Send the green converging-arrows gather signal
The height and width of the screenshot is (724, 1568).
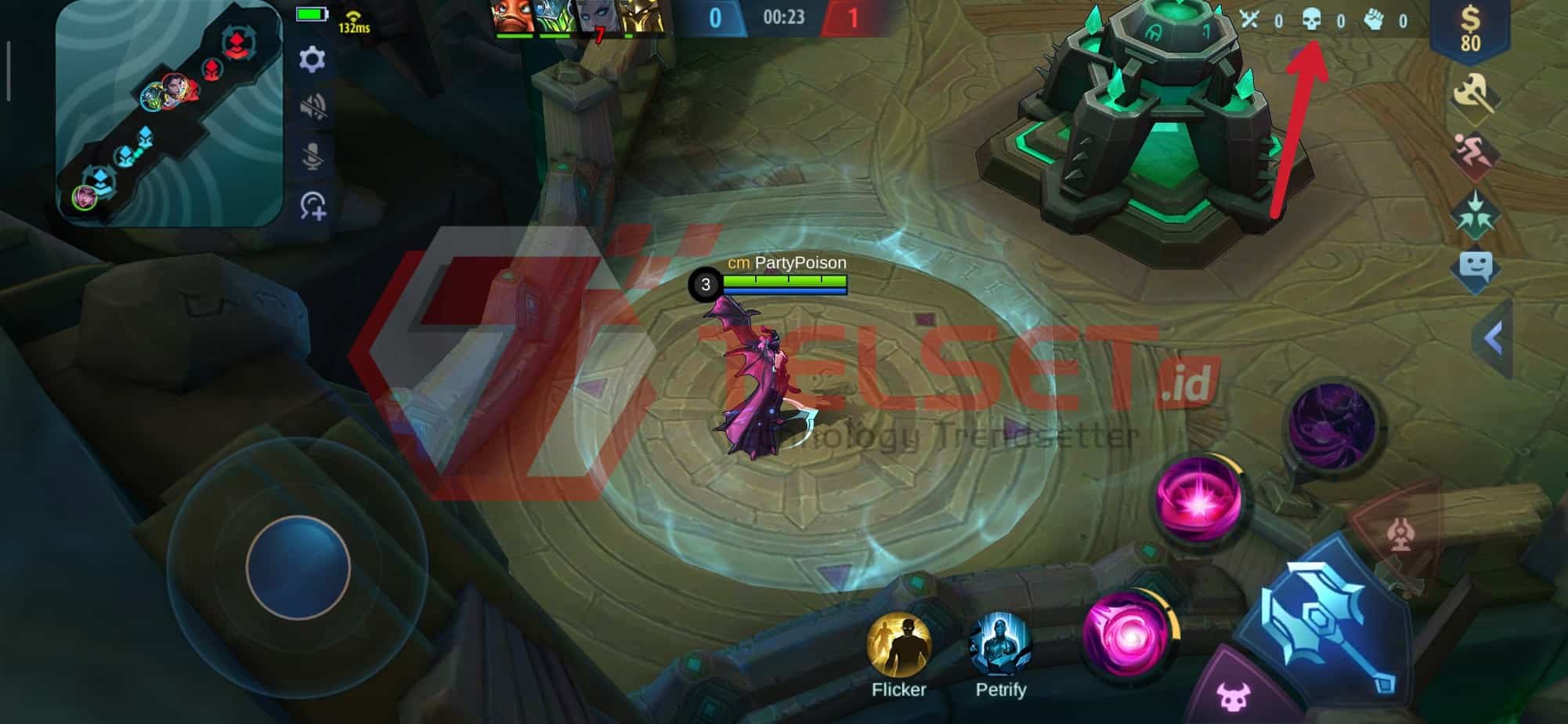coord(1475,213)
